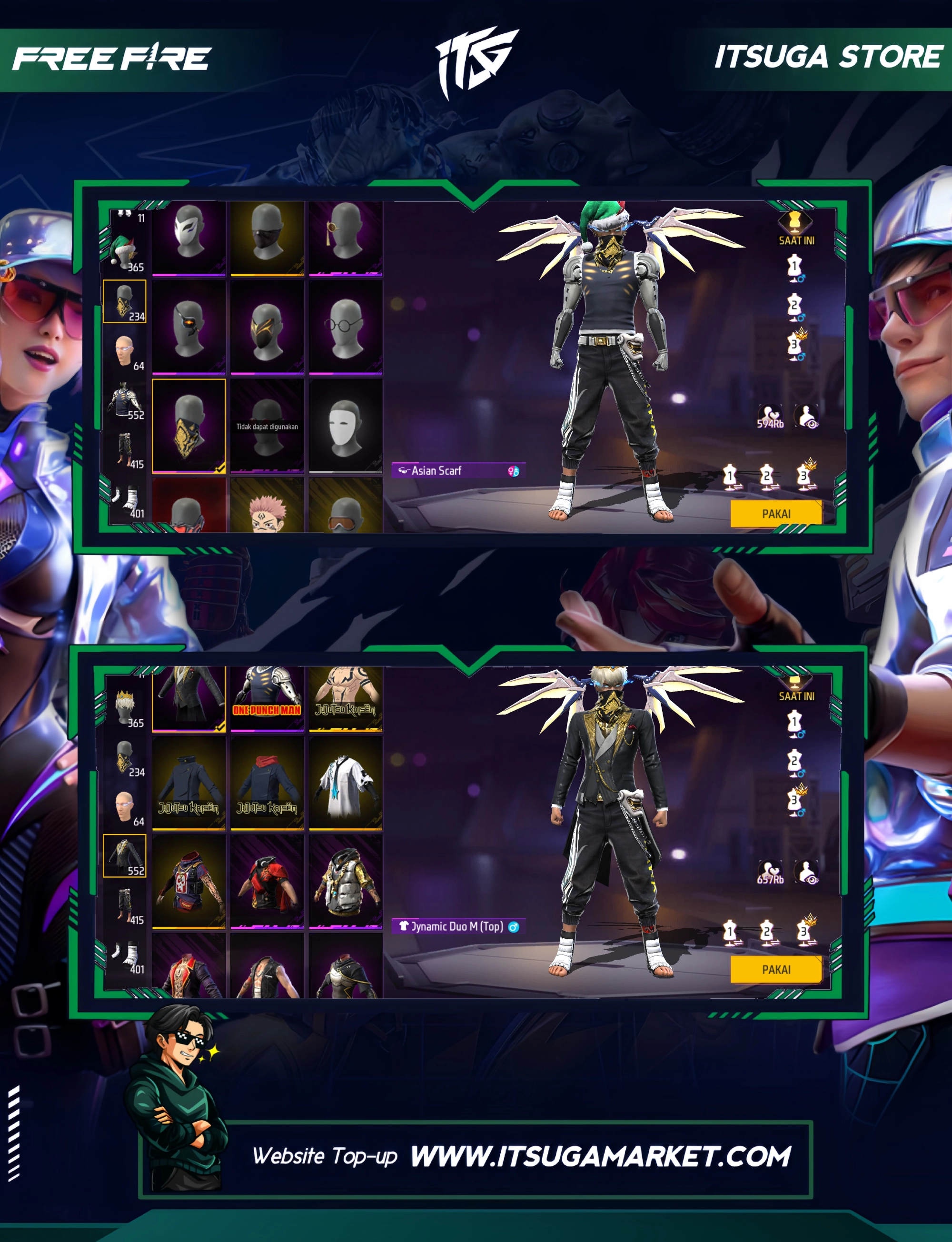The height and width of the screenshot is (1242, 952).
Task: Choose the black cloth face mask item
Action: coord(267,238)
